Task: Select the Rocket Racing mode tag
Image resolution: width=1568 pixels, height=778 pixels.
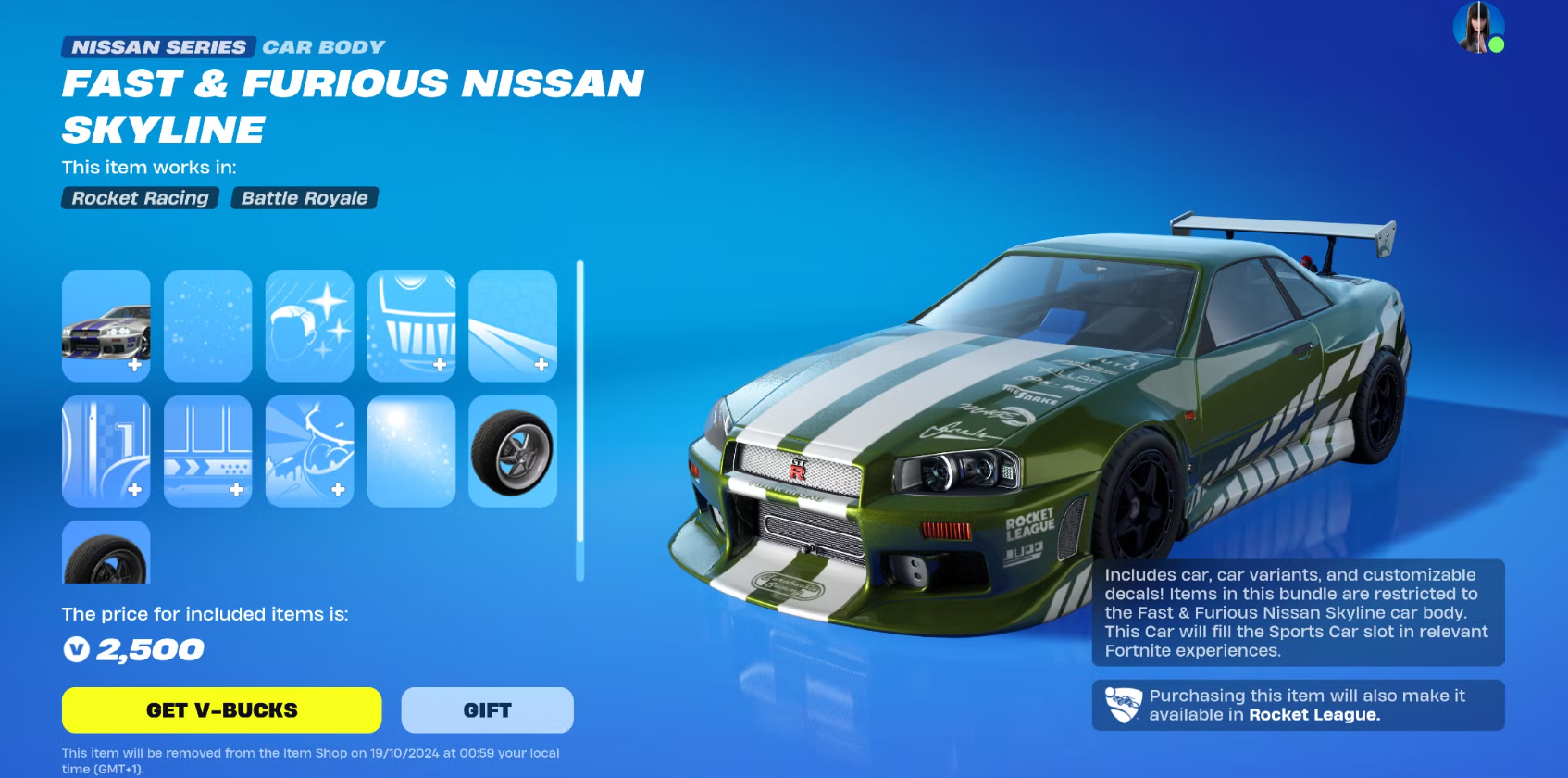Action: (x=140, y=198)
